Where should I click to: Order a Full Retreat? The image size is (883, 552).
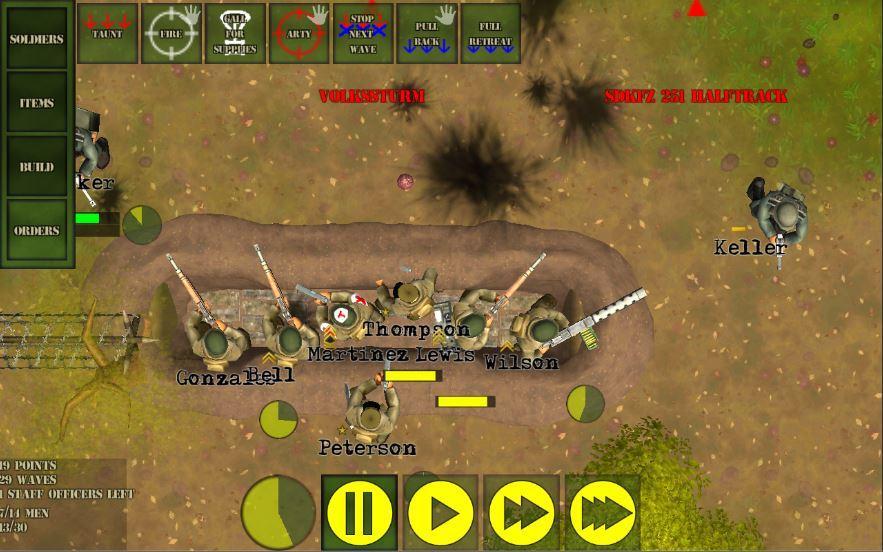490,33
